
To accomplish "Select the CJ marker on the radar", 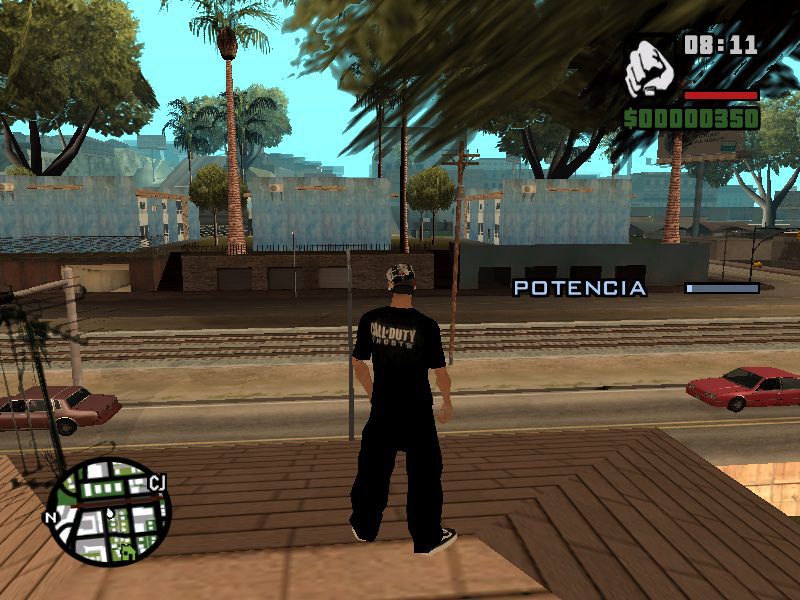I will pyautogui.click(x=156, y=485).
